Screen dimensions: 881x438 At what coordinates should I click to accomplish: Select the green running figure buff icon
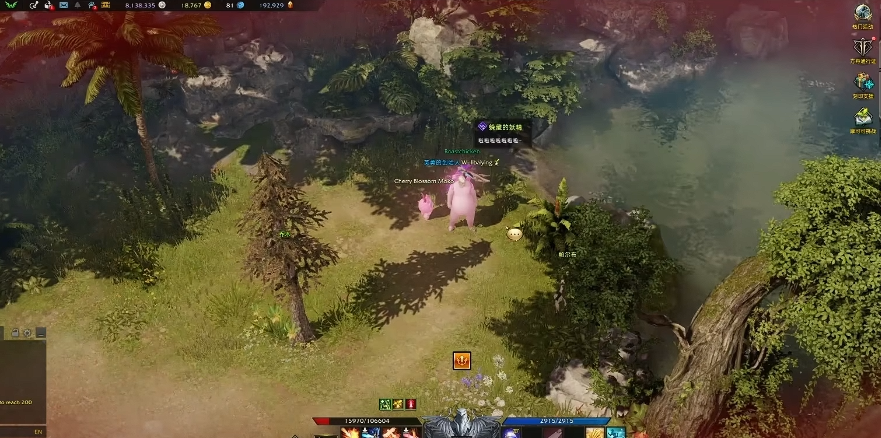tap(385, 404)
